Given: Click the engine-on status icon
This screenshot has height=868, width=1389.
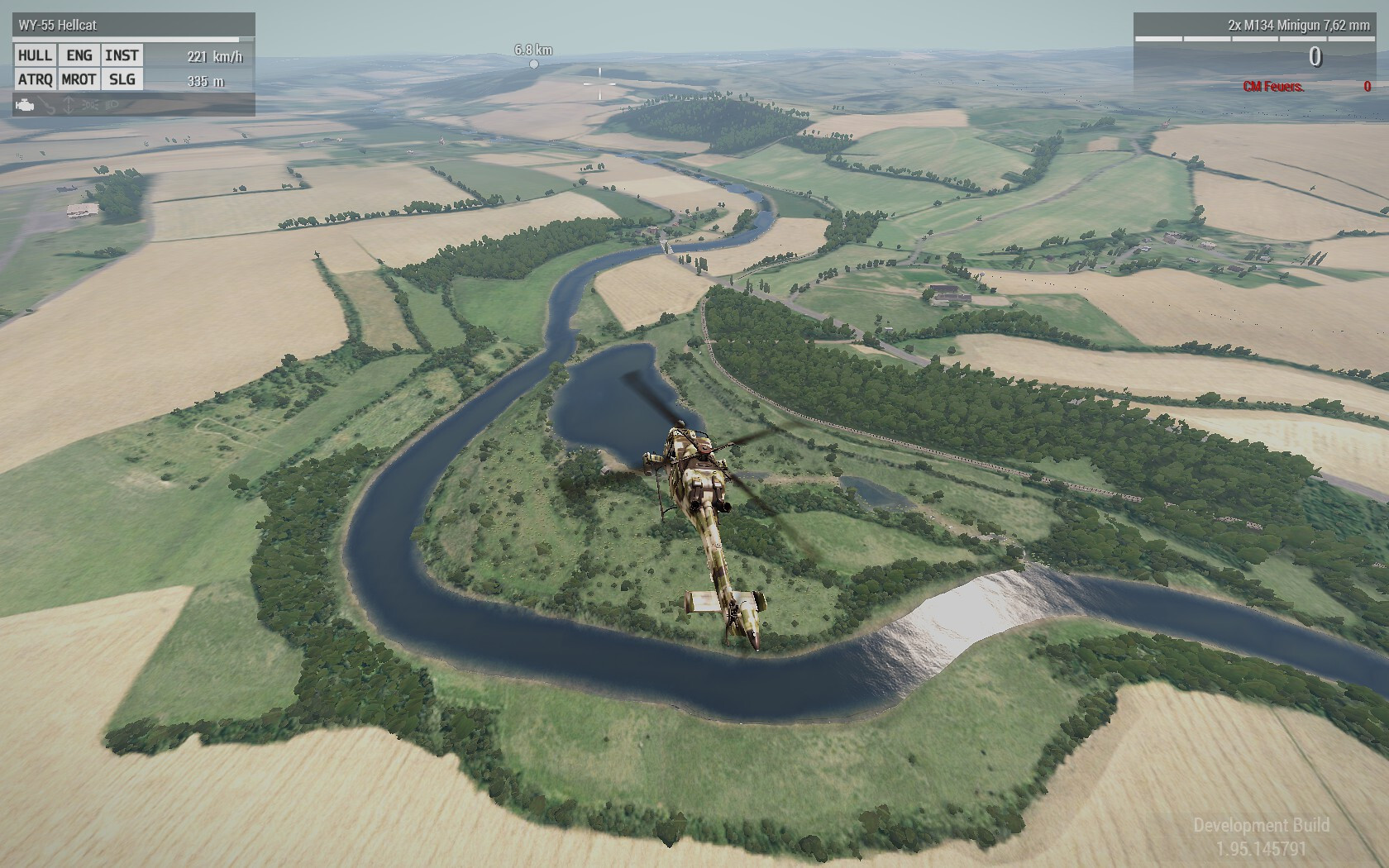Looking at the screenshot, I should 26,105.
